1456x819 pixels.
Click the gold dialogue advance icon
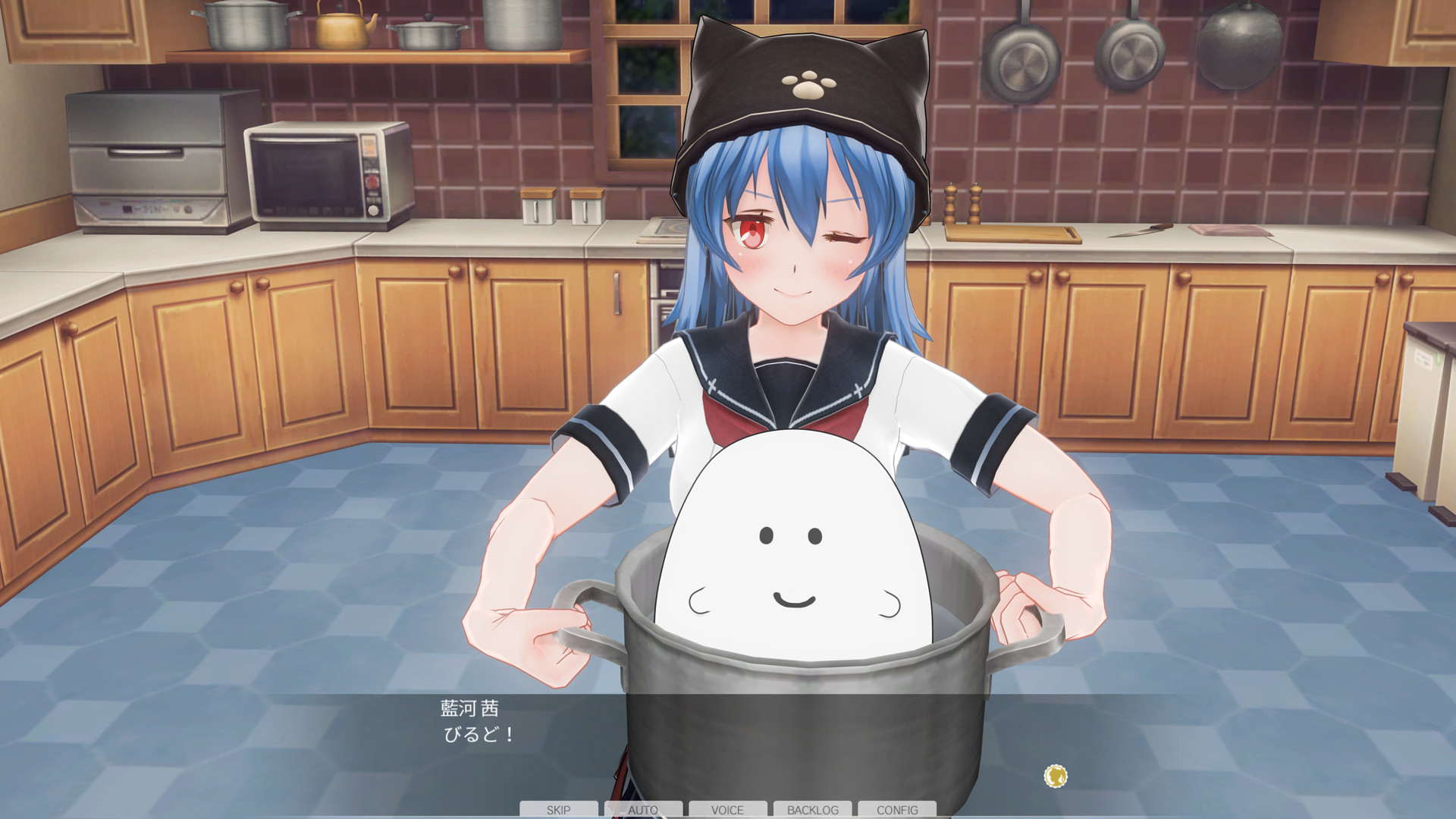(1056, 776)
